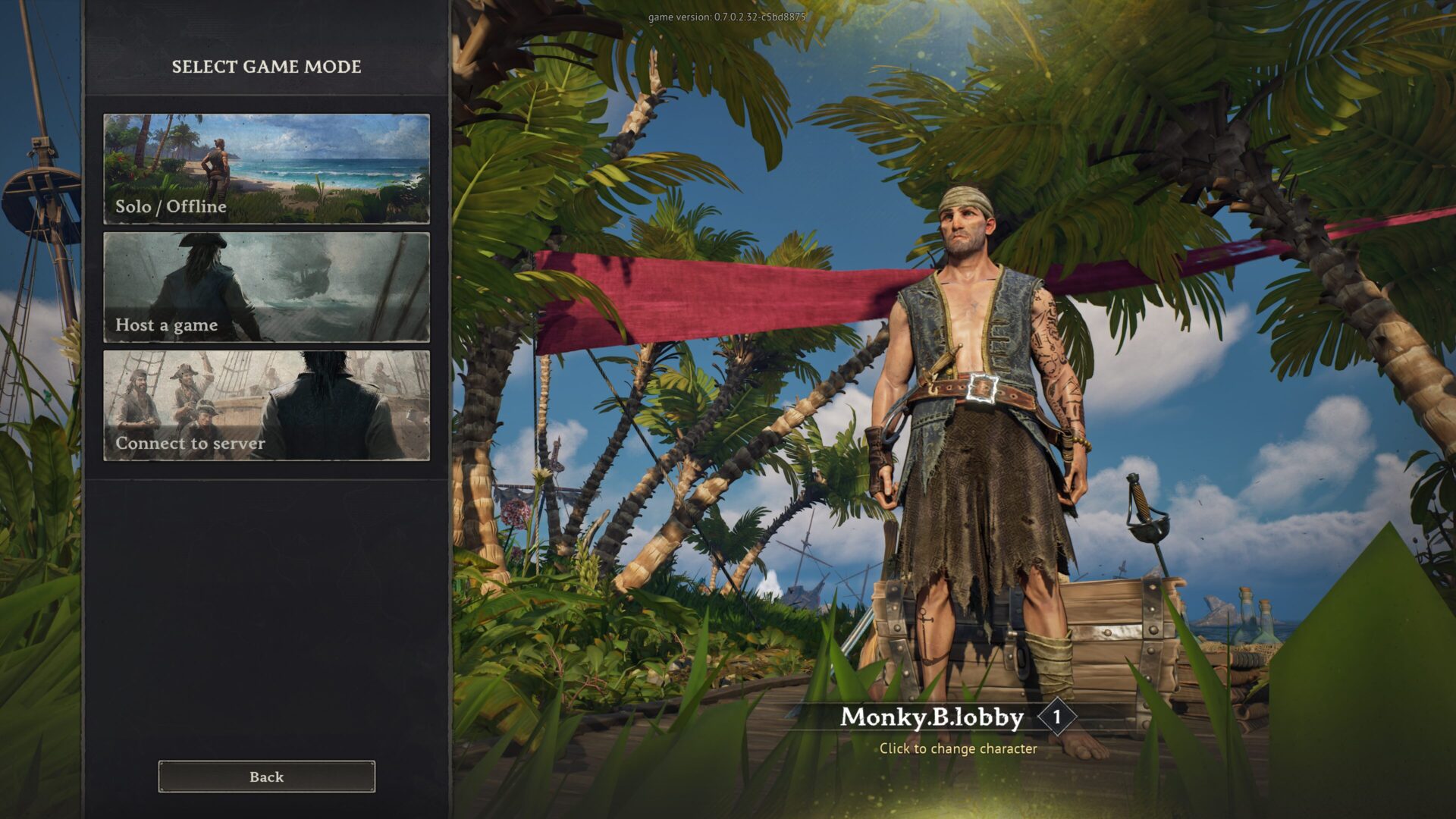Select the Solo / Offline game mode
The width and height of the screenshot is (1456, 819).
point(266,168)
